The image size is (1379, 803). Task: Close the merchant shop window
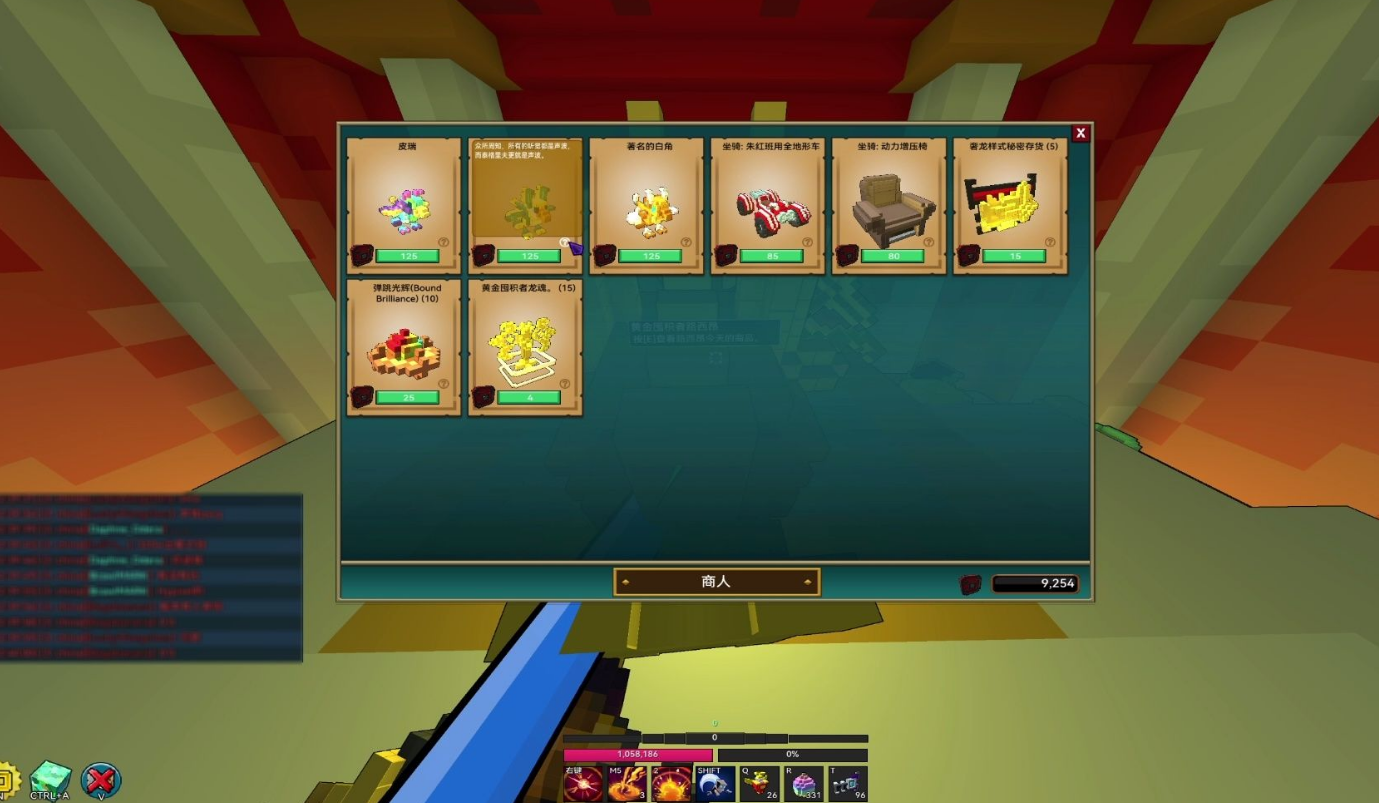1080,133
